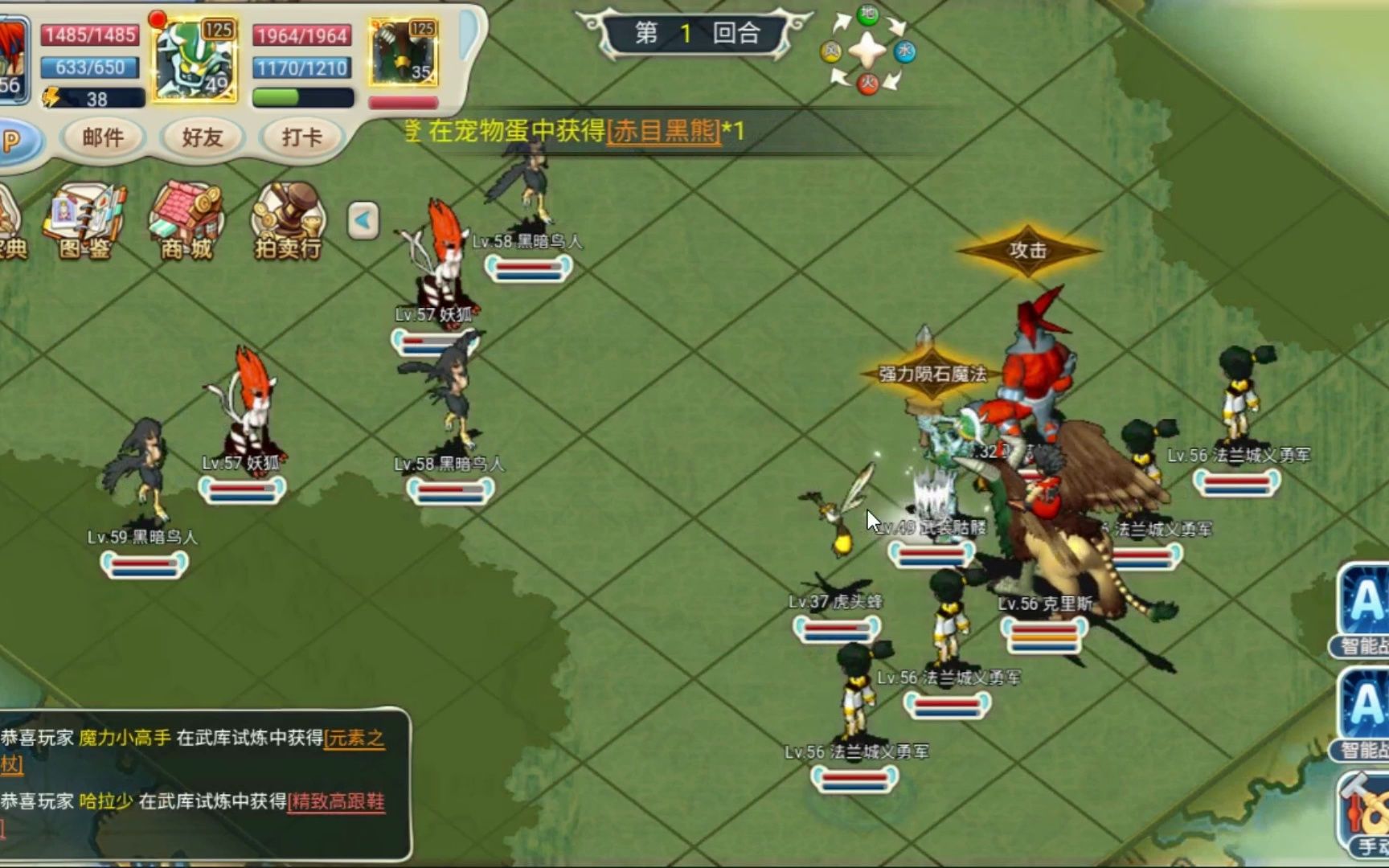Open the 邮件 mail button
Viewport: 1389px width, 868px height.
coord(103,137)
